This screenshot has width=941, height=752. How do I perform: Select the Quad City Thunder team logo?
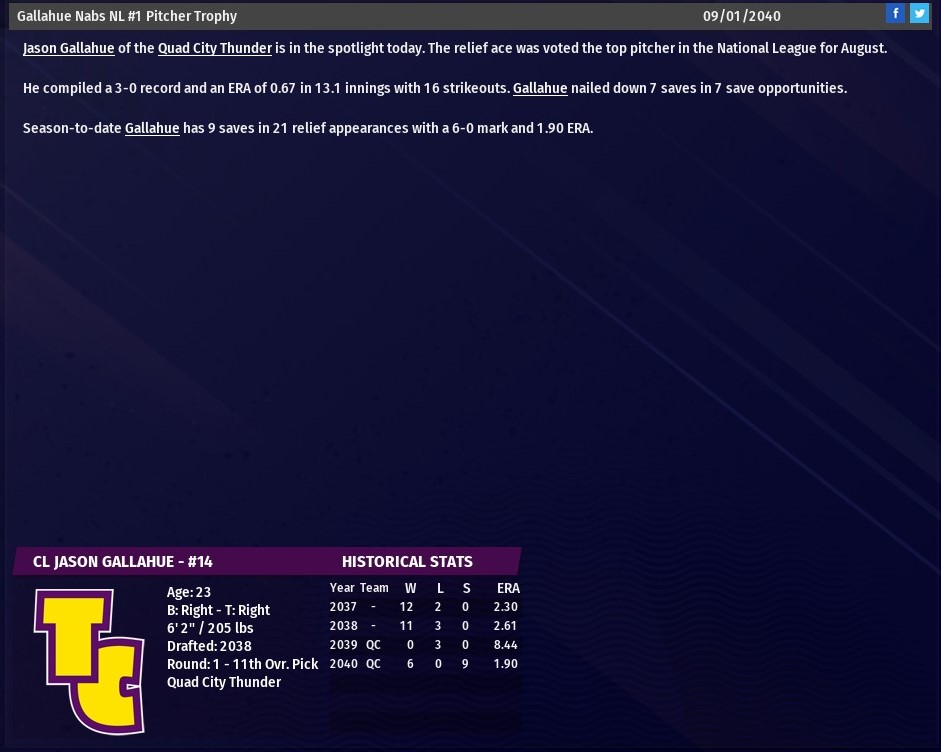point(89,660)
